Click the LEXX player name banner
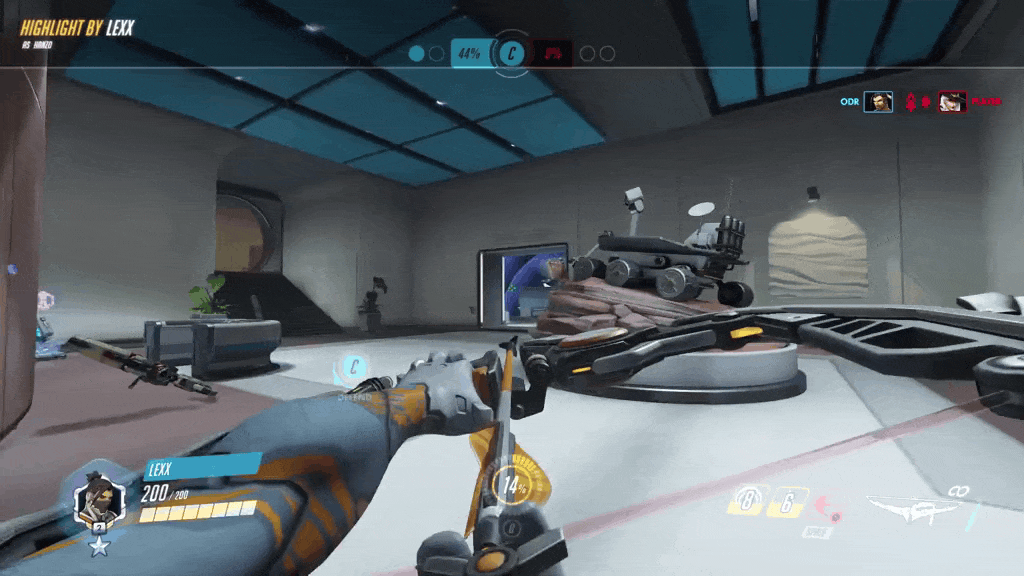The height and width of the screenshot is (576, 1024). click(200, 469)
